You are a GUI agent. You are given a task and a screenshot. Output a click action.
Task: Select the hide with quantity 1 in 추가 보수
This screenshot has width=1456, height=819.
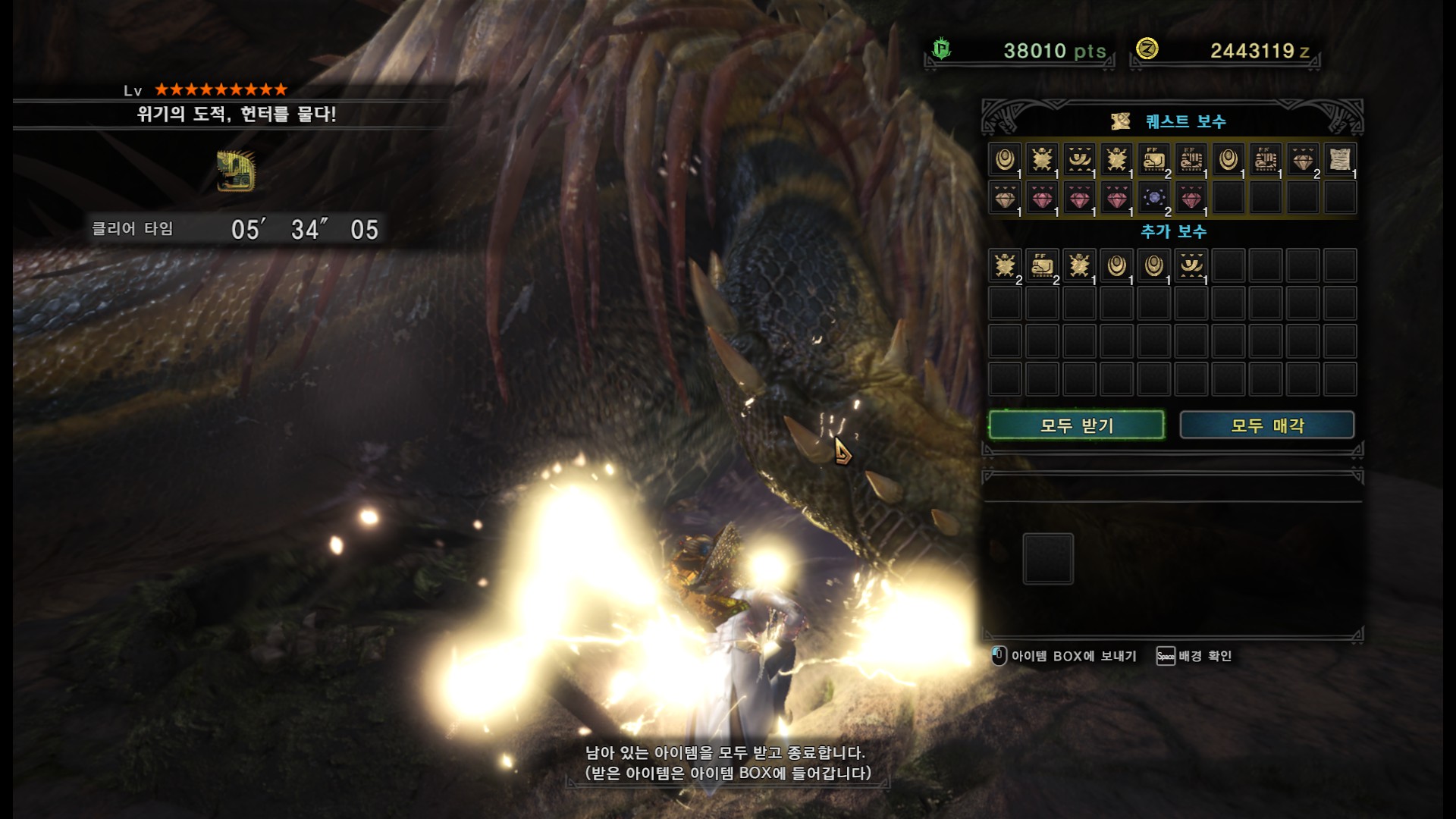pos(1080,266)
